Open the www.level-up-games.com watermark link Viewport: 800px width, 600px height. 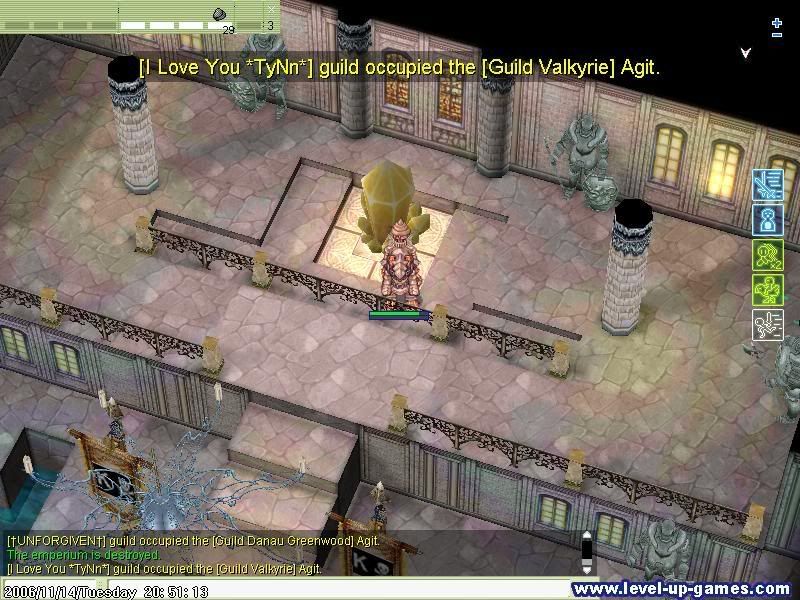[x=684, y=589]
